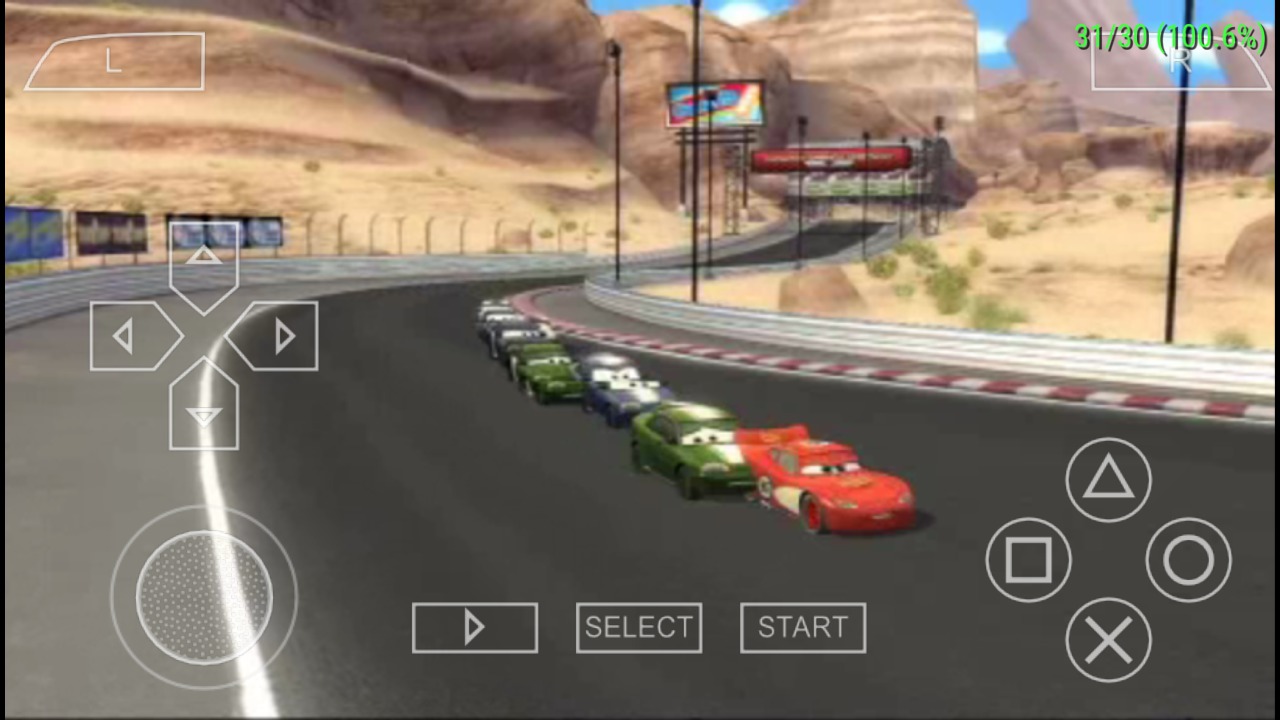The height and width of the screenshot is (720, 1280).
Task: Click the on-screen analog stick
Action: pyautogui.click(x=204, y=598)
